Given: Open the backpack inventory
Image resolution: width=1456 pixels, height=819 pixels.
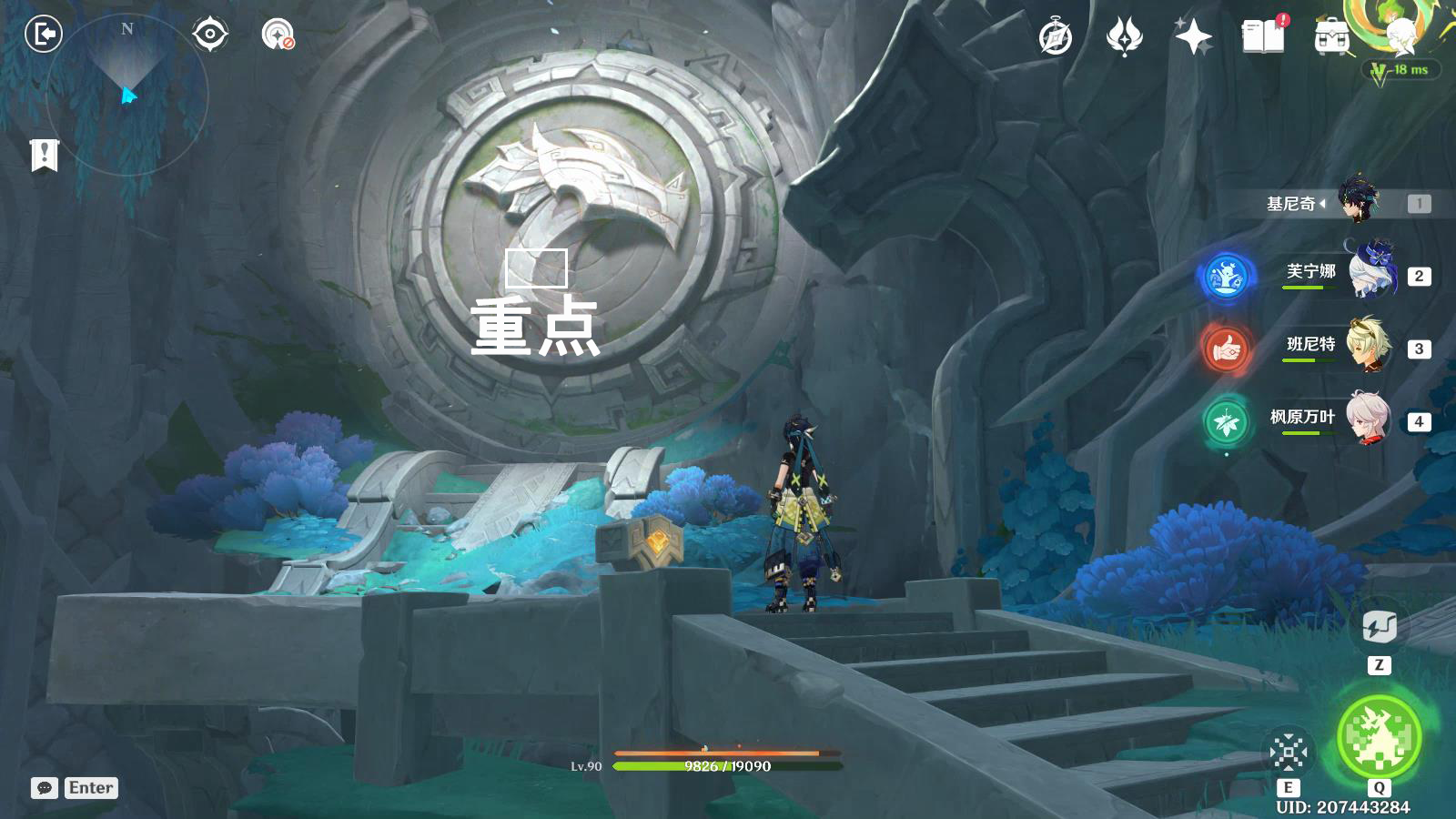Looking at the screenshot, I should 1331,37.
